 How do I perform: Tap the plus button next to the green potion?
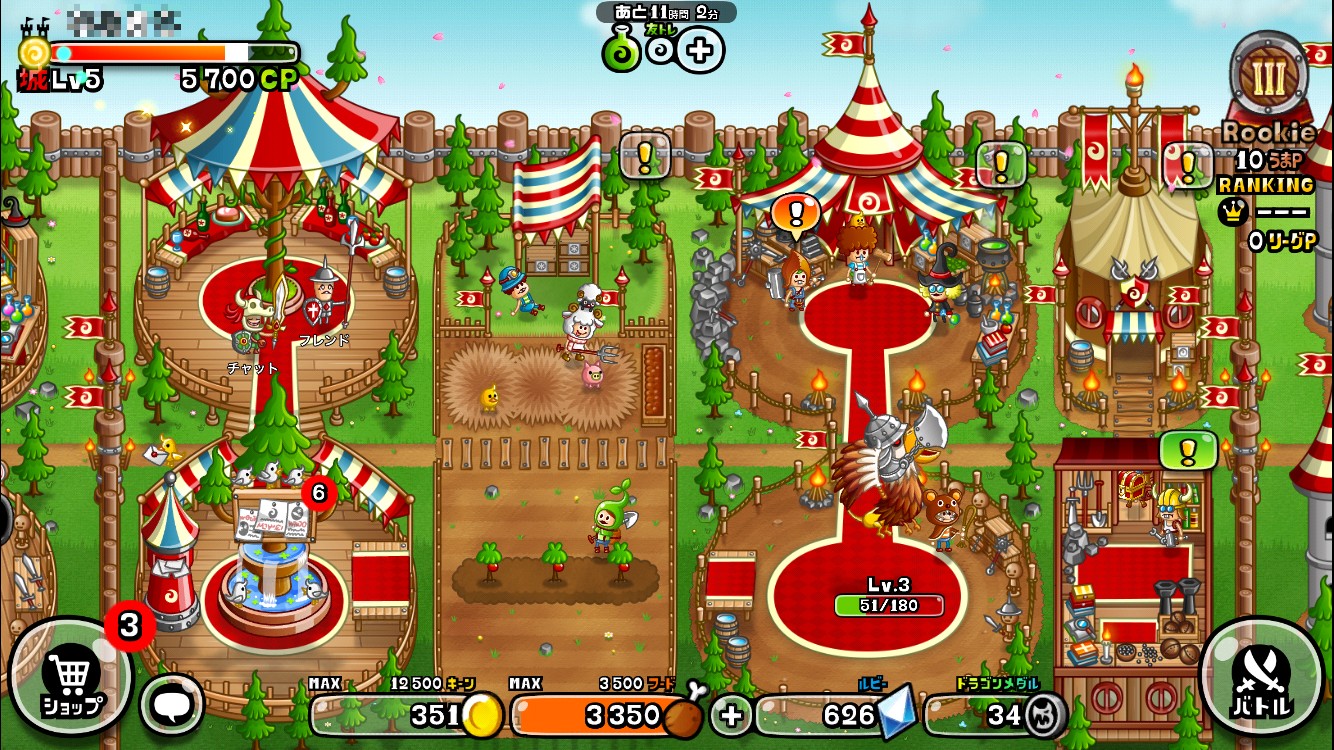click(700, 51)
